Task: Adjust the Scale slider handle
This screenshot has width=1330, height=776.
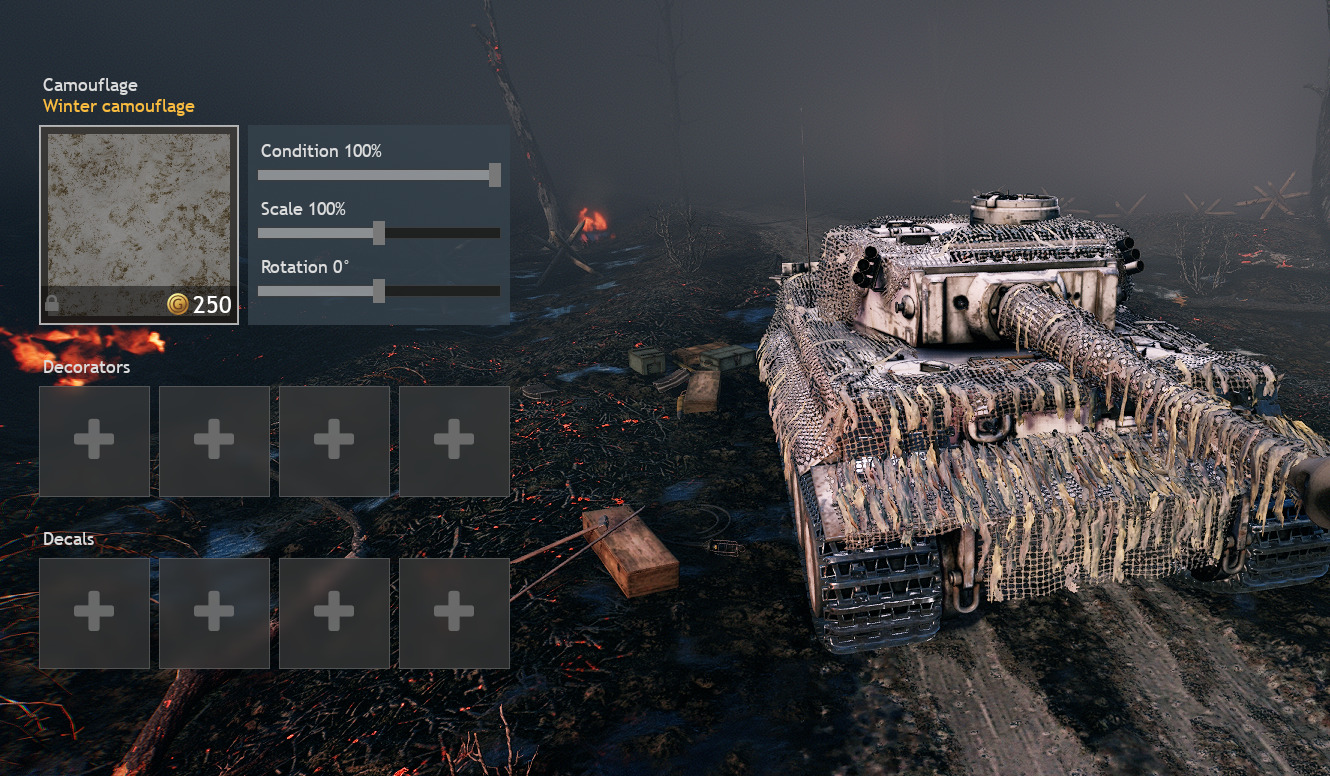Action: point(379,233)
